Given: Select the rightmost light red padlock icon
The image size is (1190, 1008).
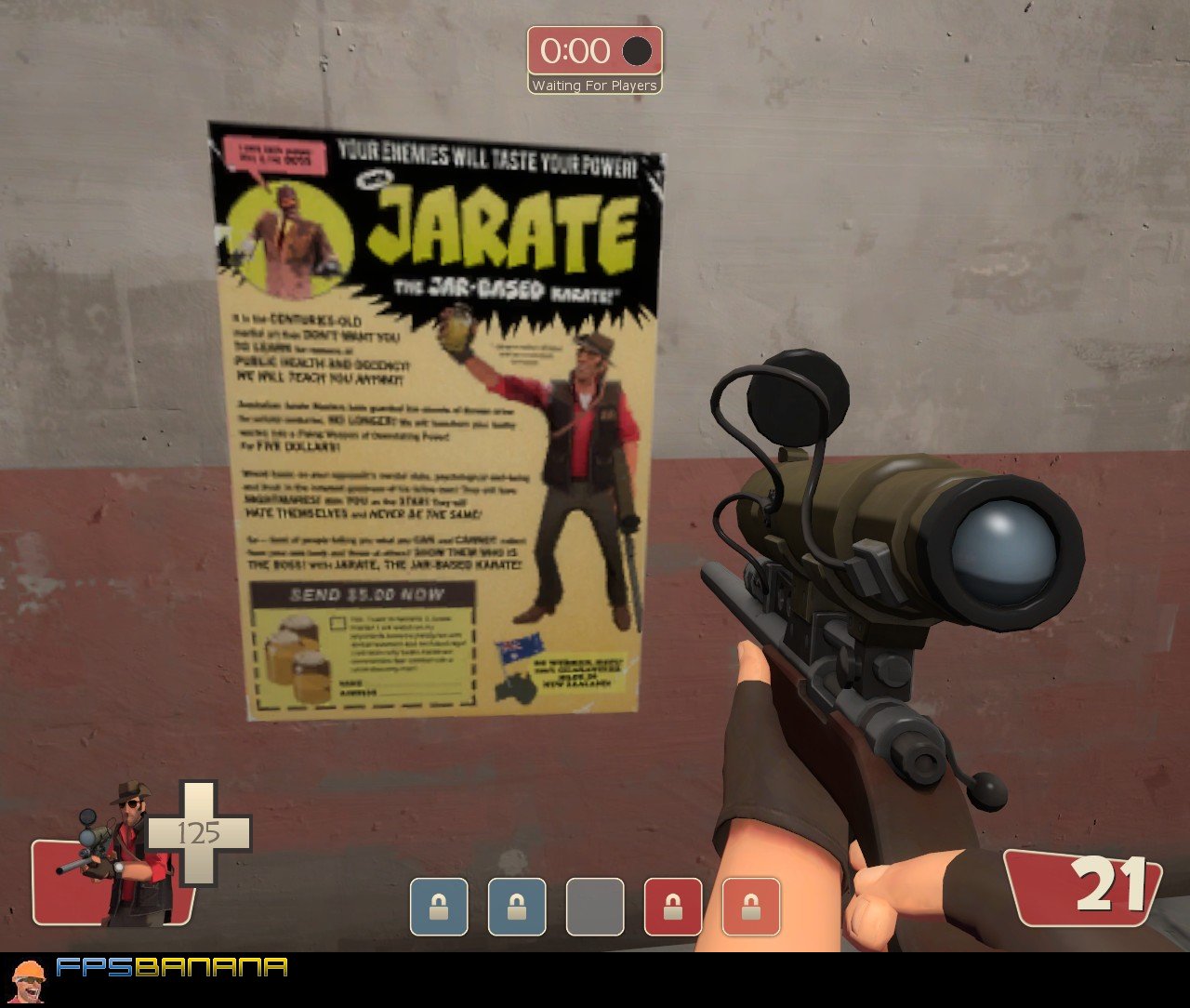Looking at the screenshot, I should coord(752,907).
